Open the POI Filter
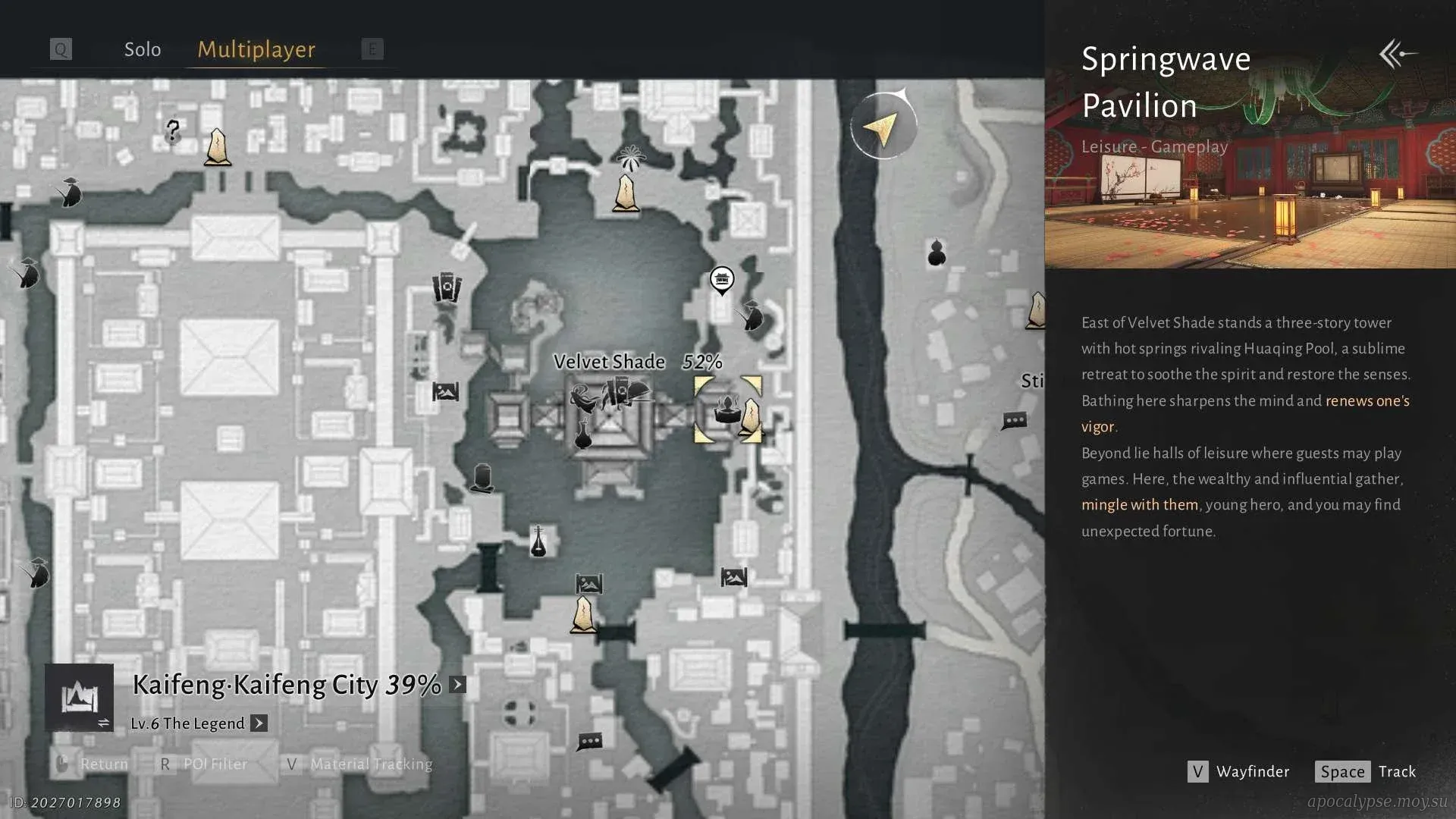Image resolution: width=1456 pixels, height=819 pixels. pos(203,764)
